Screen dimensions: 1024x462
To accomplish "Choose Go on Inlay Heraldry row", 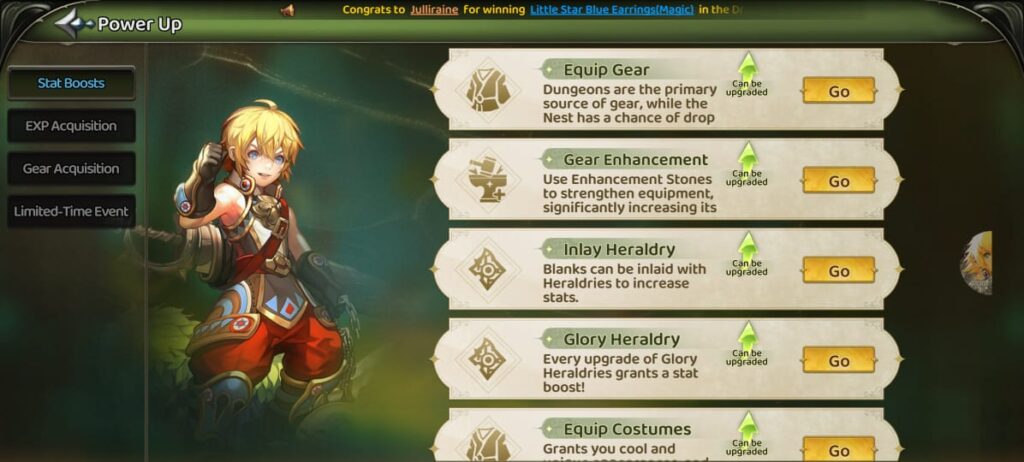I will click(x=838, y=271).
